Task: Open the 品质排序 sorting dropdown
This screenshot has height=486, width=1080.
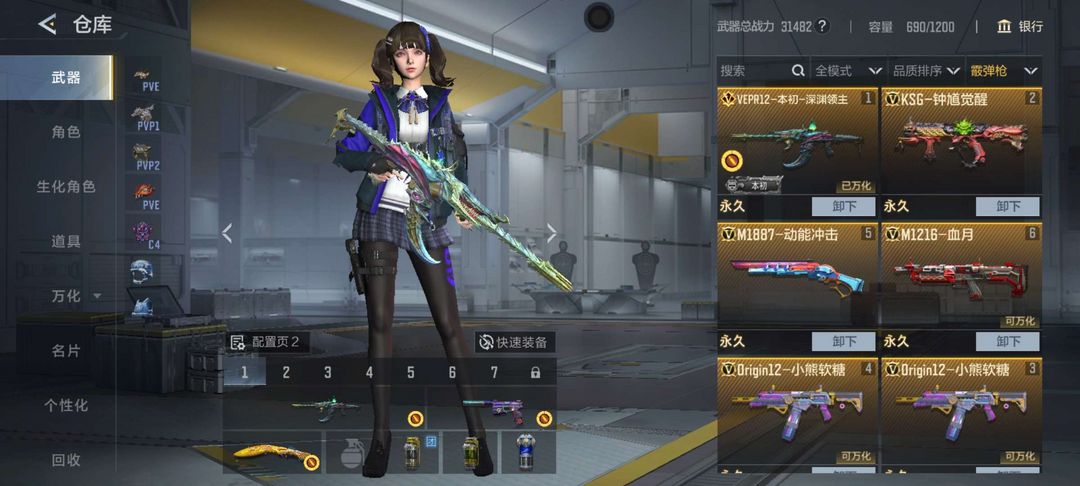Action: click(925, 71)
